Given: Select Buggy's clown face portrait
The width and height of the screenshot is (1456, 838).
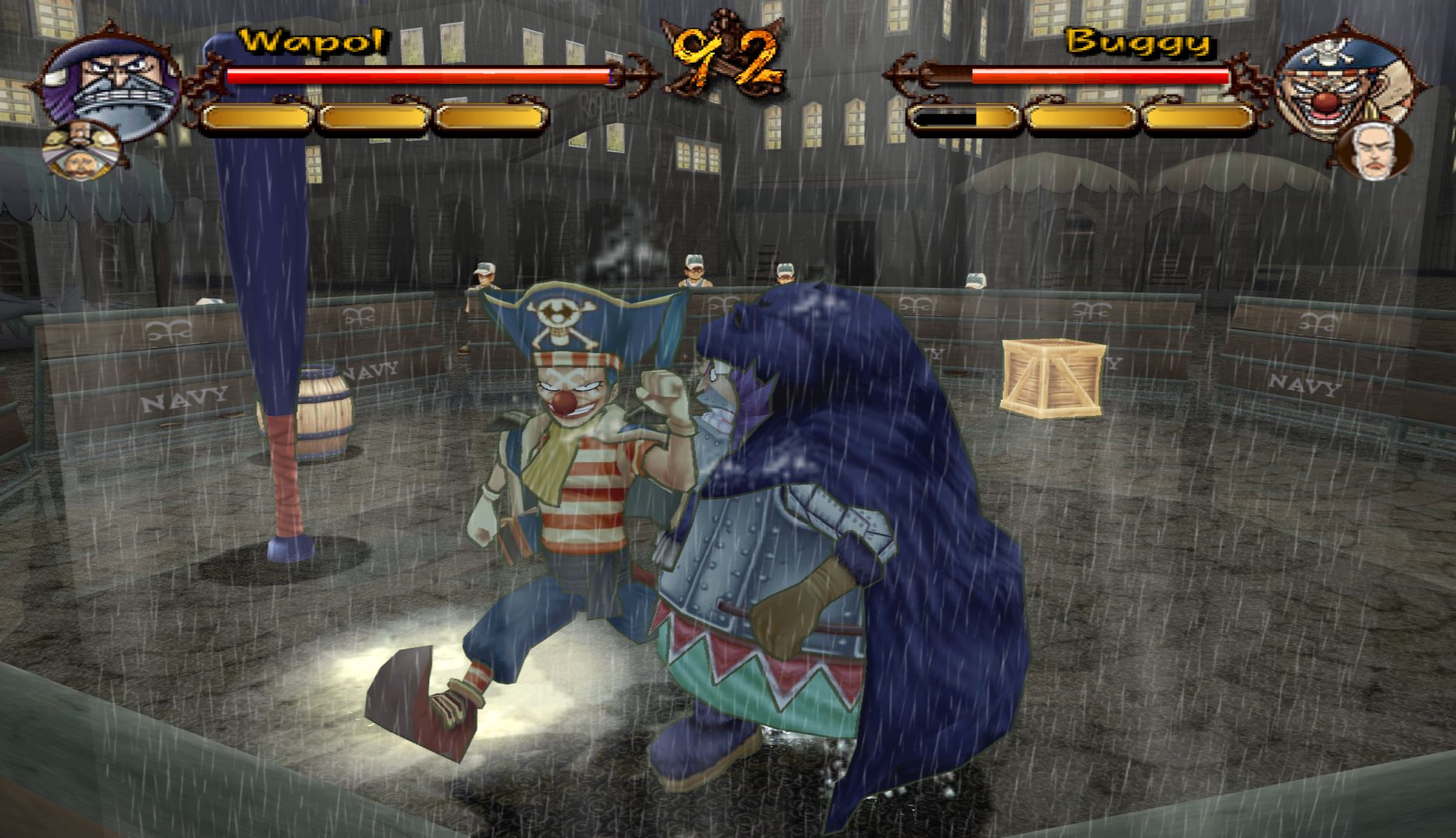Looking at the screenshot, I should (1329, 85).
